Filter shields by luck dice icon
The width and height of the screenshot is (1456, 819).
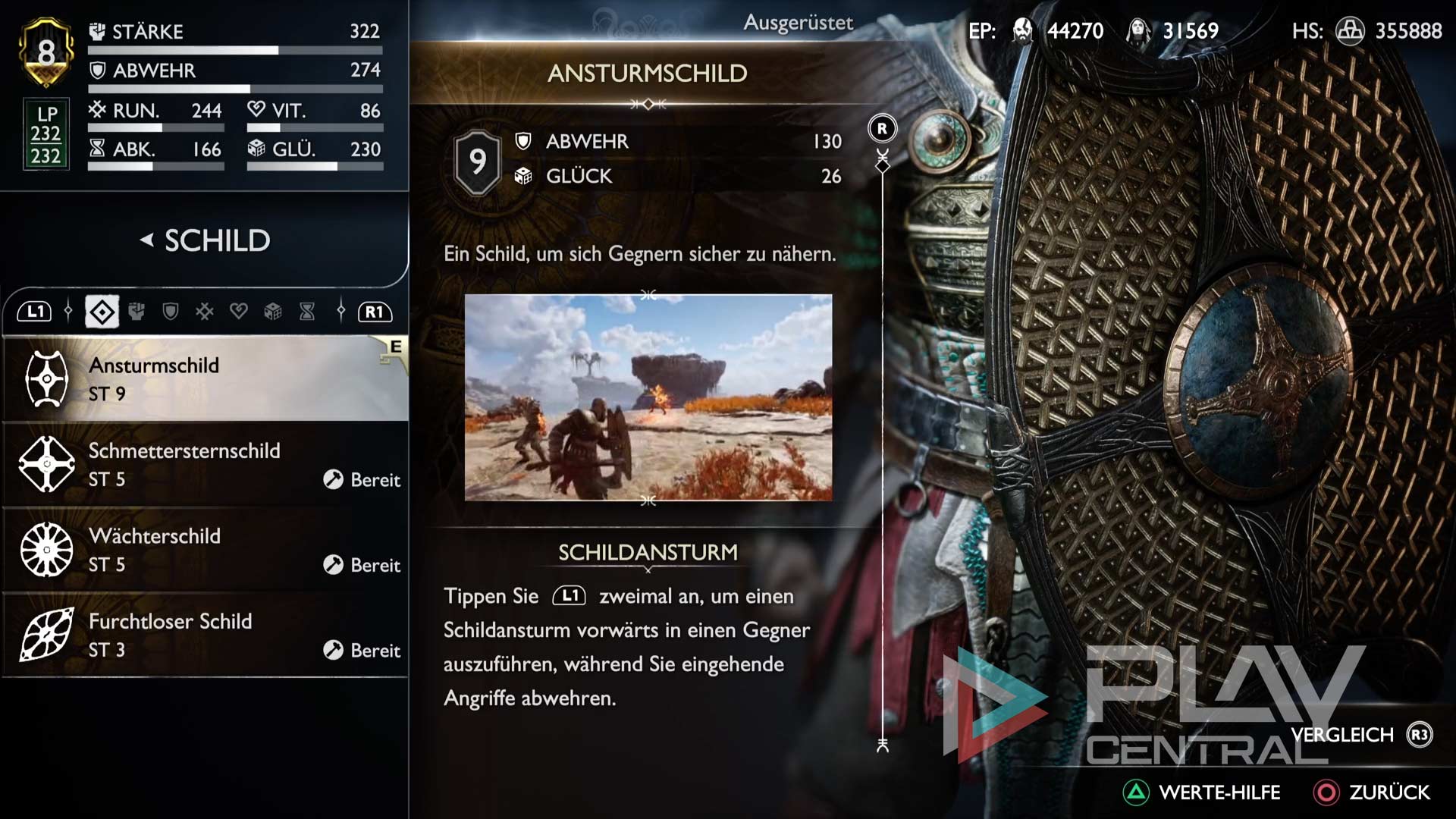[x=273, y=312]
